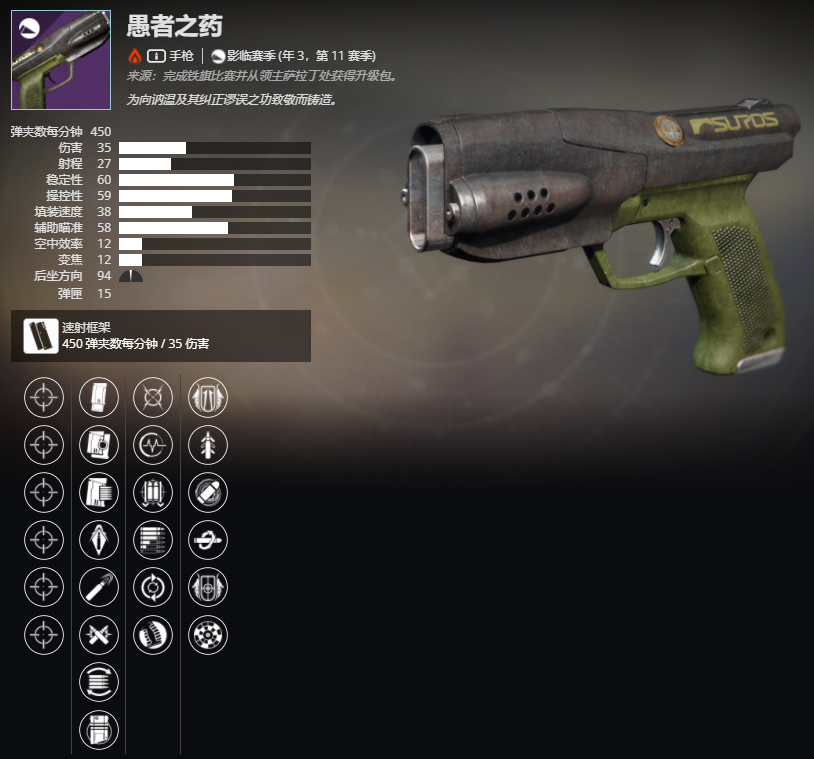Select the dotted ring perk icon

tap(208, 634)
